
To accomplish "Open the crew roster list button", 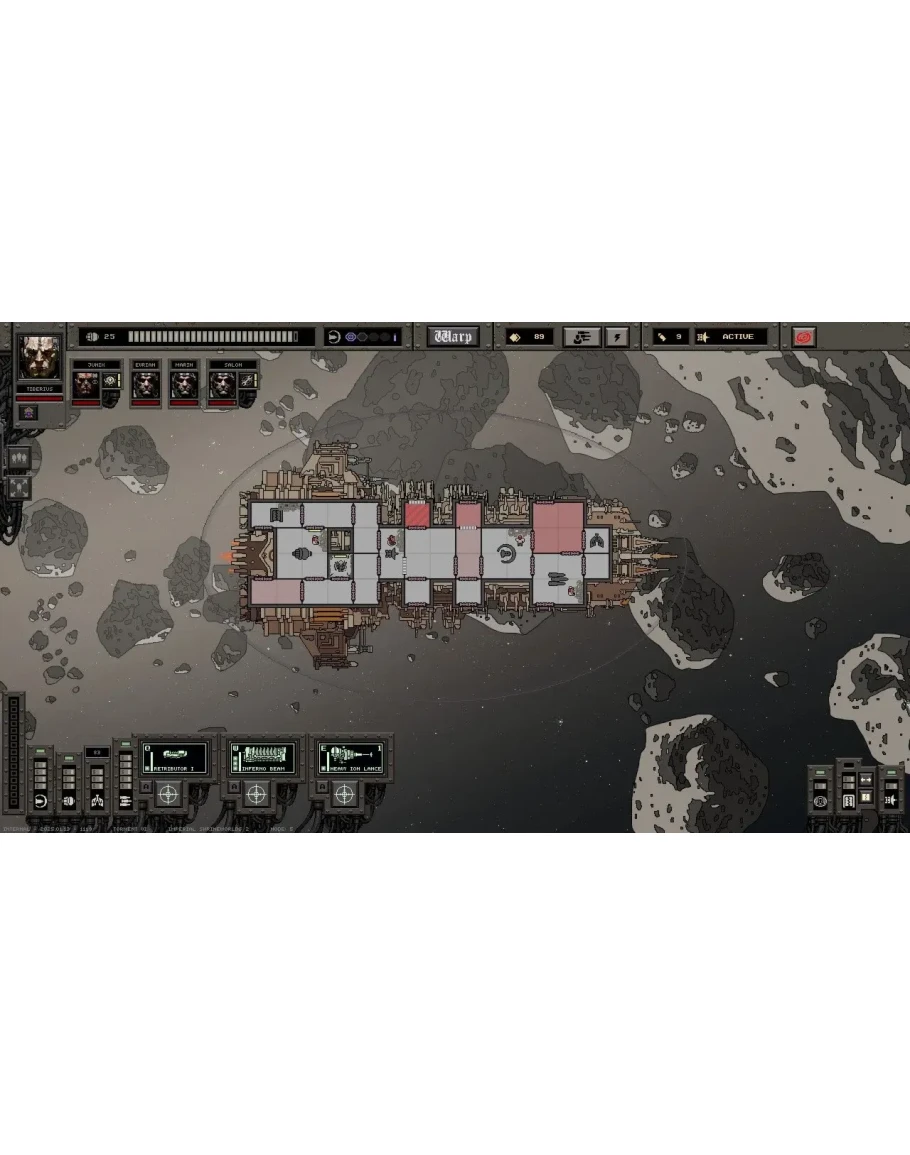I will click(581, 337).
